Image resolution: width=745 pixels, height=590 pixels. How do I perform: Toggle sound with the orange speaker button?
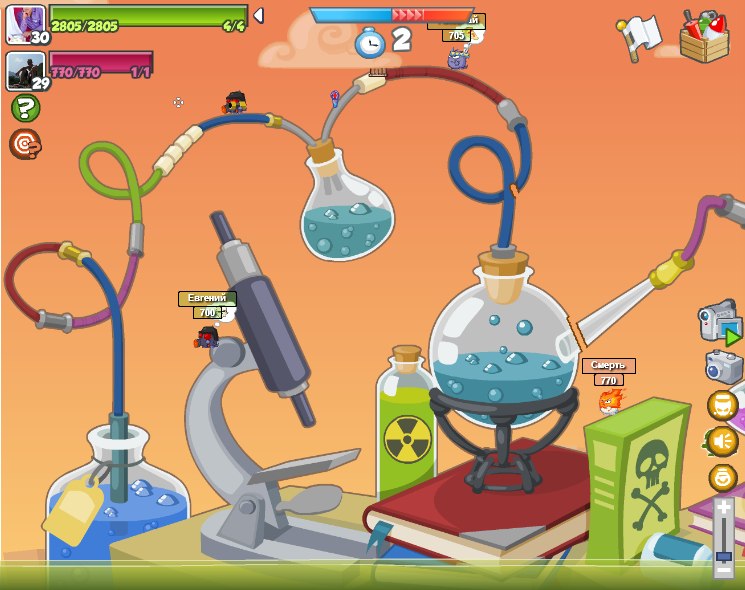(x=722, y=441)
